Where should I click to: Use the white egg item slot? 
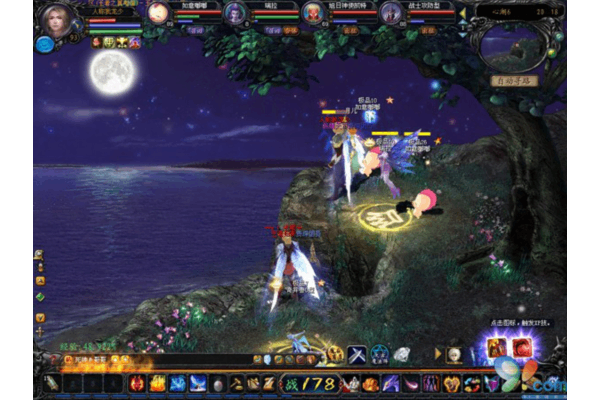(217, 383)
